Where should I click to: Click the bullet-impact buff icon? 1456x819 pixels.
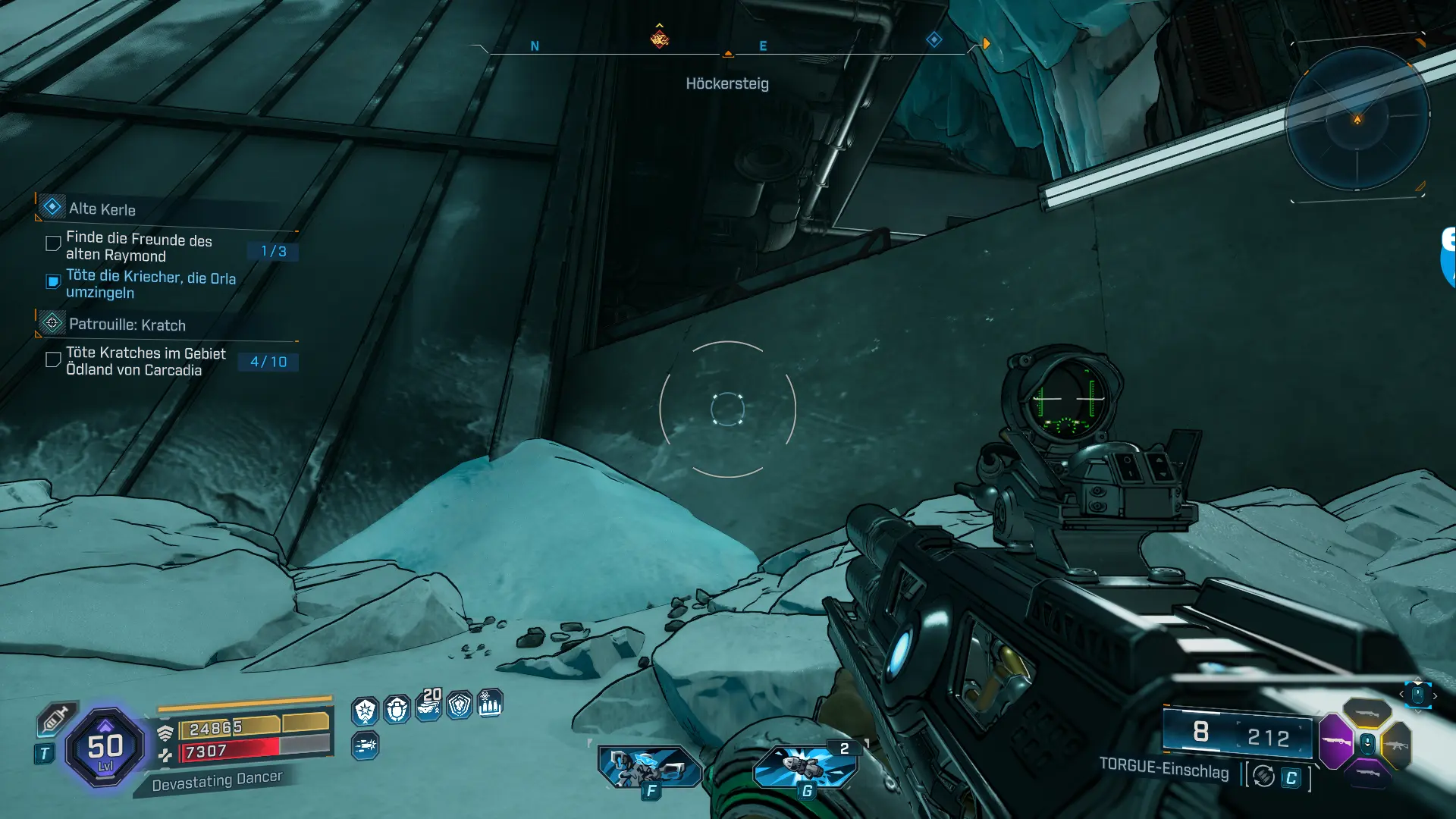pos(365,745)
